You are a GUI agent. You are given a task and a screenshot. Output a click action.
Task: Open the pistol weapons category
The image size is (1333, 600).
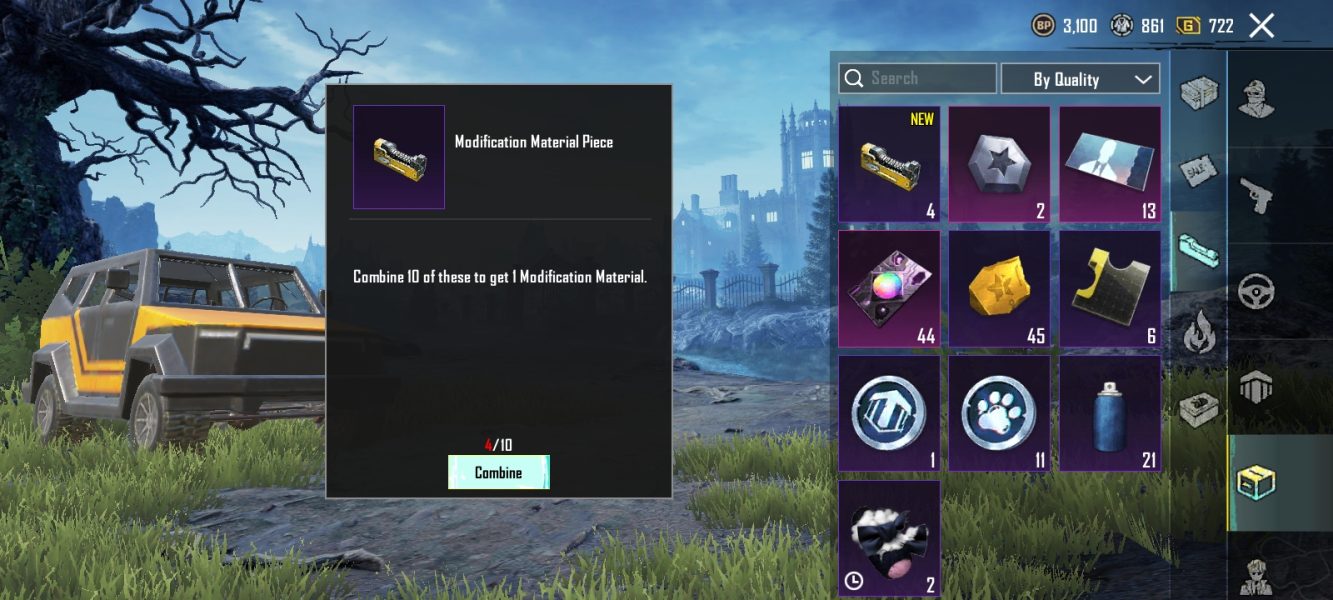[x=1256, y=195]
